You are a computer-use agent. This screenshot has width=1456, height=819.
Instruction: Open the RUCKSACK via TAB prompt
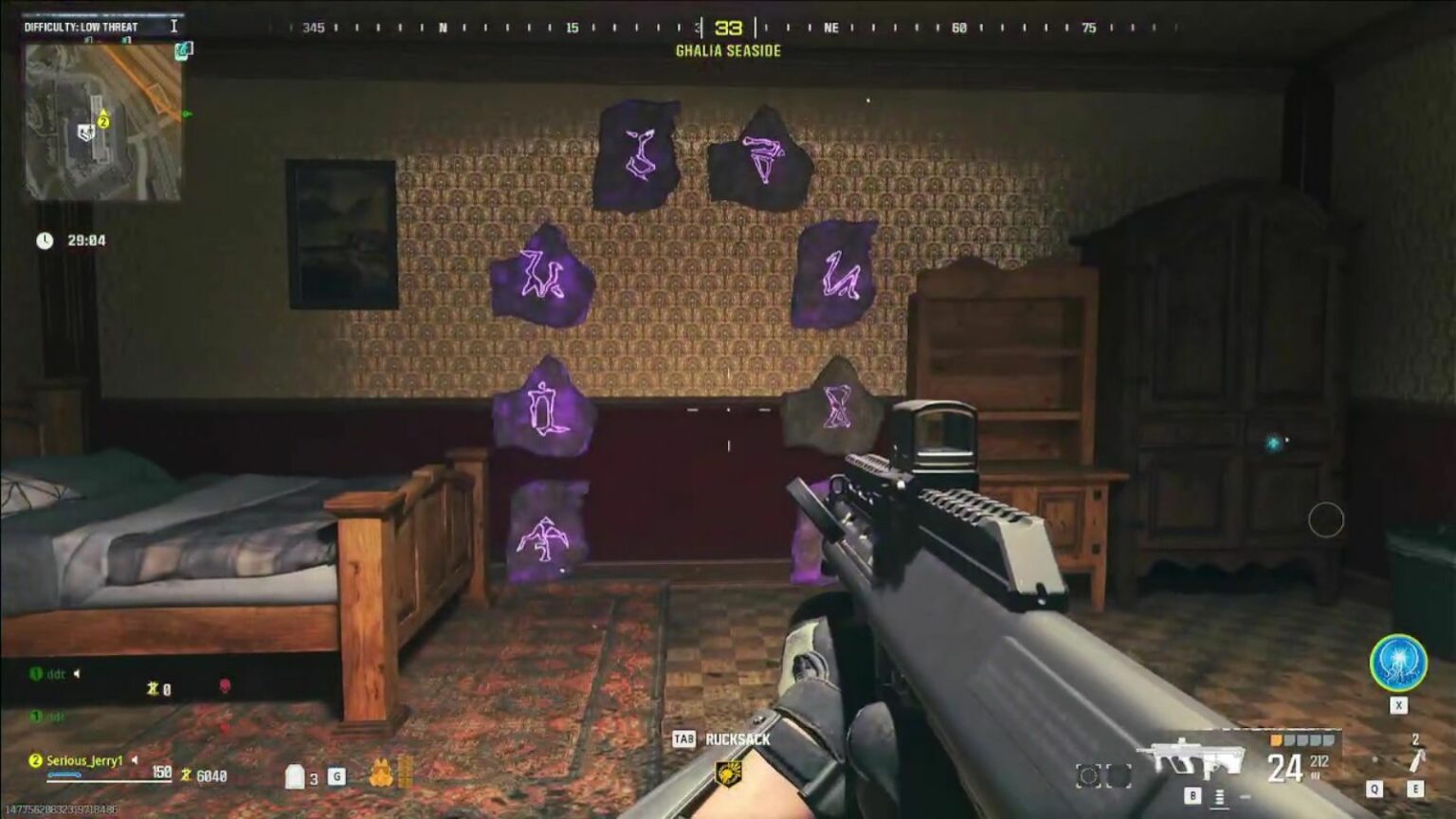[684, 739]
